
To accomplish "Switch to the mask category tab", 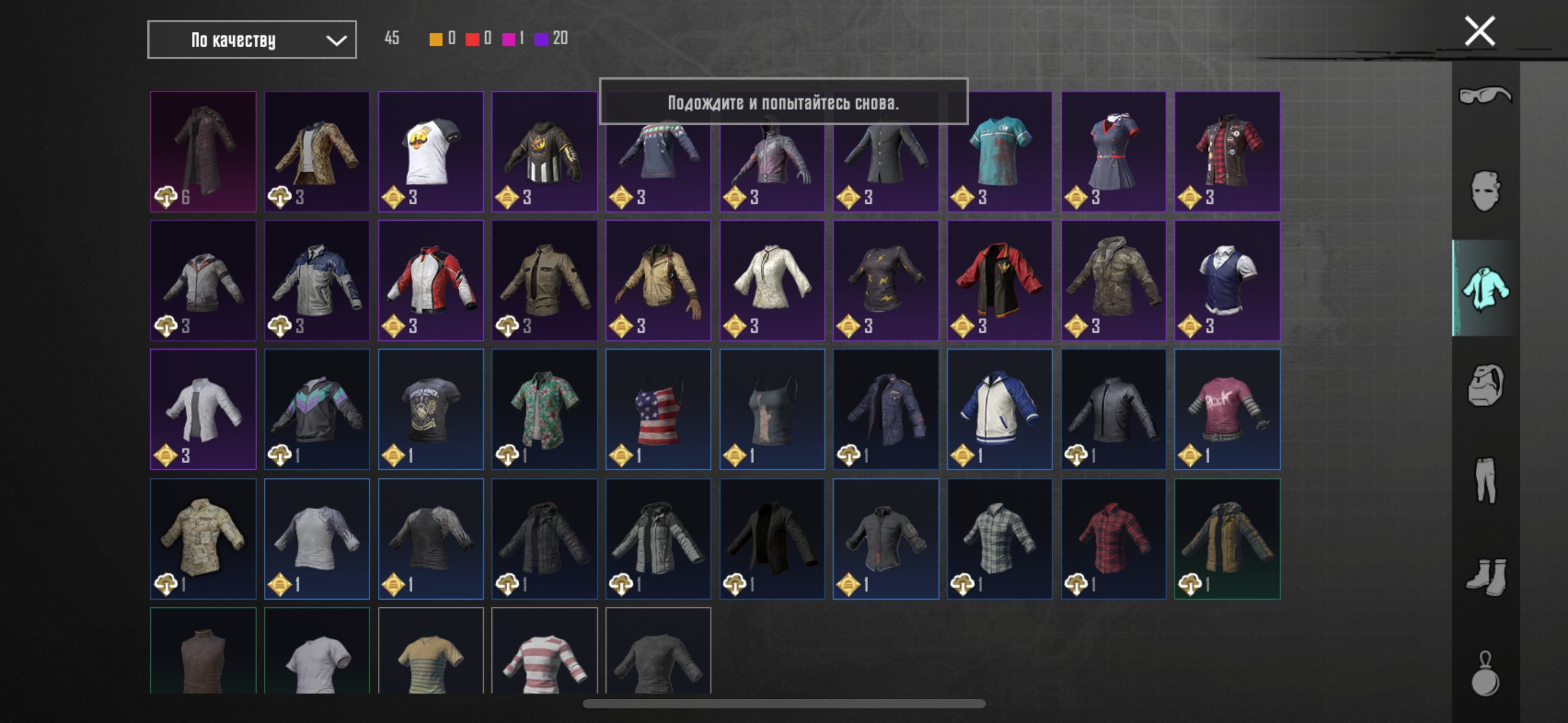I will point(1485,191).
